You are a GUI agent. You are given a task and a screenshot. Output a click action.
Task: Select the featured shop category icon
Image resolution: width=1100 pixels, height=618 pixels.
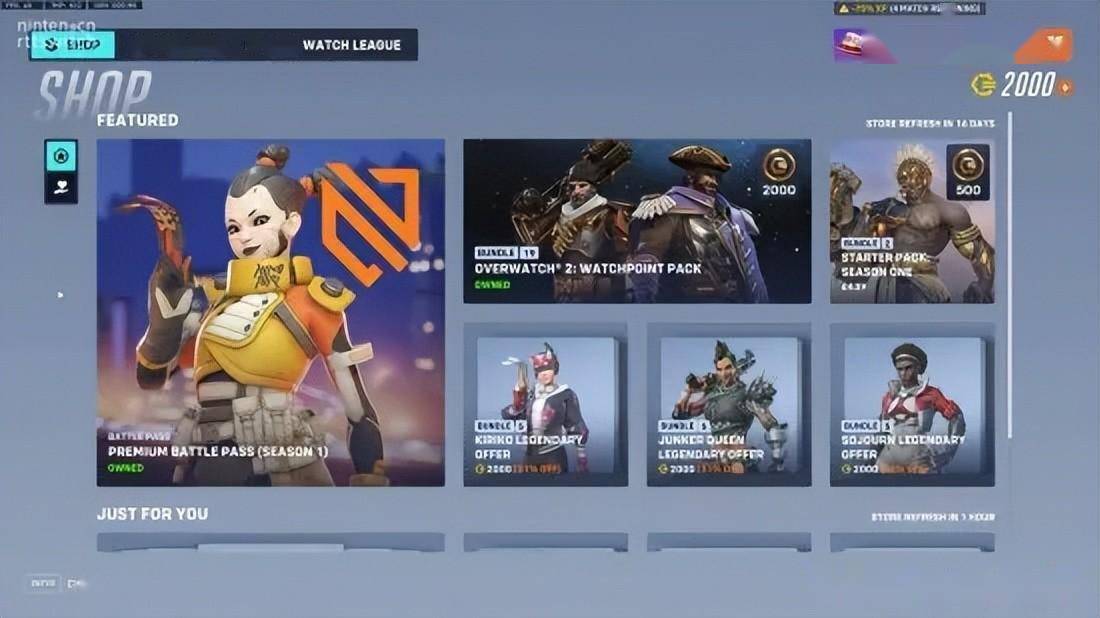pos(61,156)
